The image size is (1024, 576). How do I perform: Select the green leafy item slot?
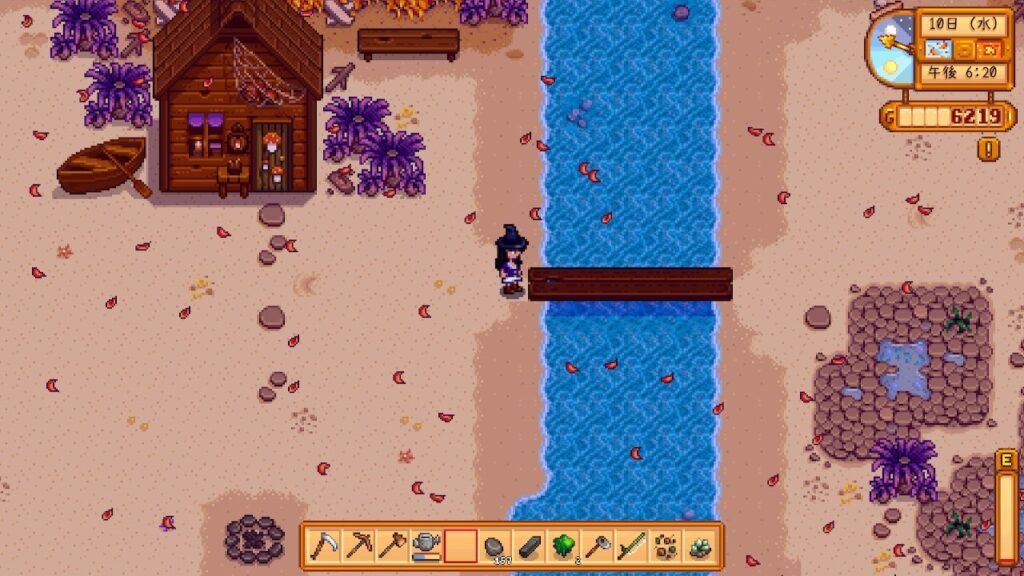click(x=563, y=546)
